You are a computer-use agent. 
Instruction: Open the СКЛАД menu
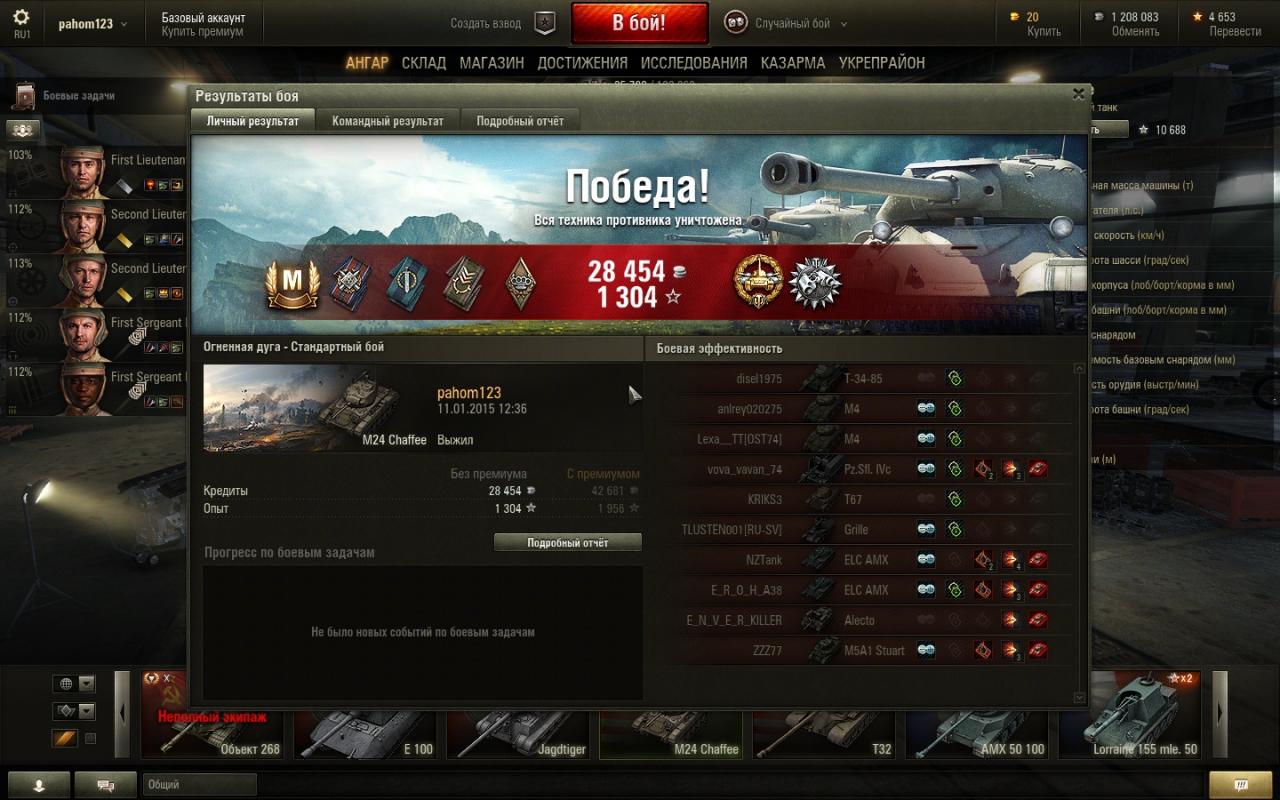click(424, 63)
